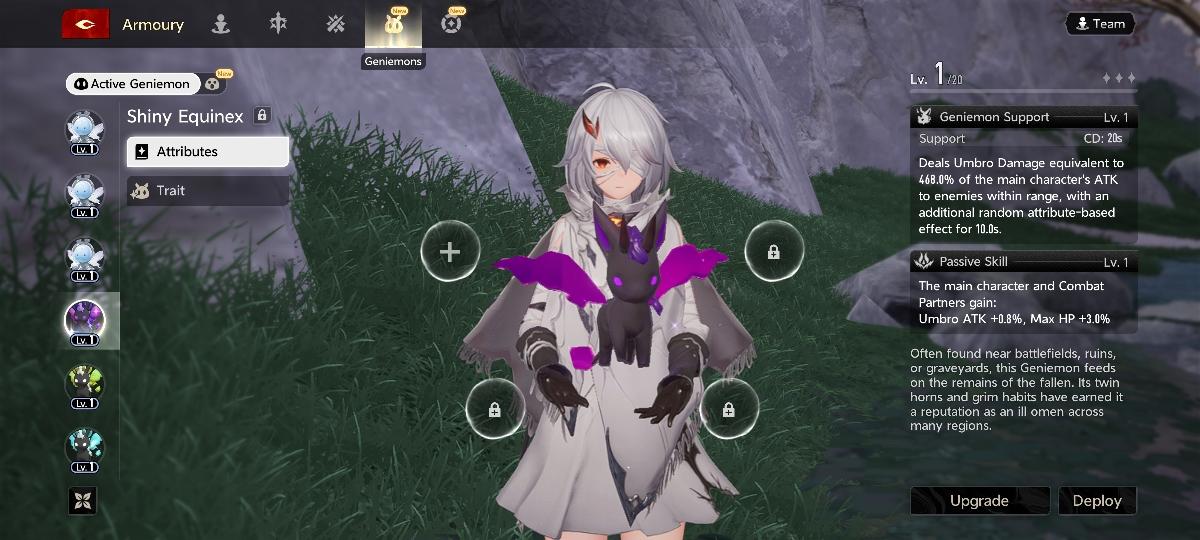Show the Attributes panel
This screenshot has width=1200, height=540.
click(207, 152)
